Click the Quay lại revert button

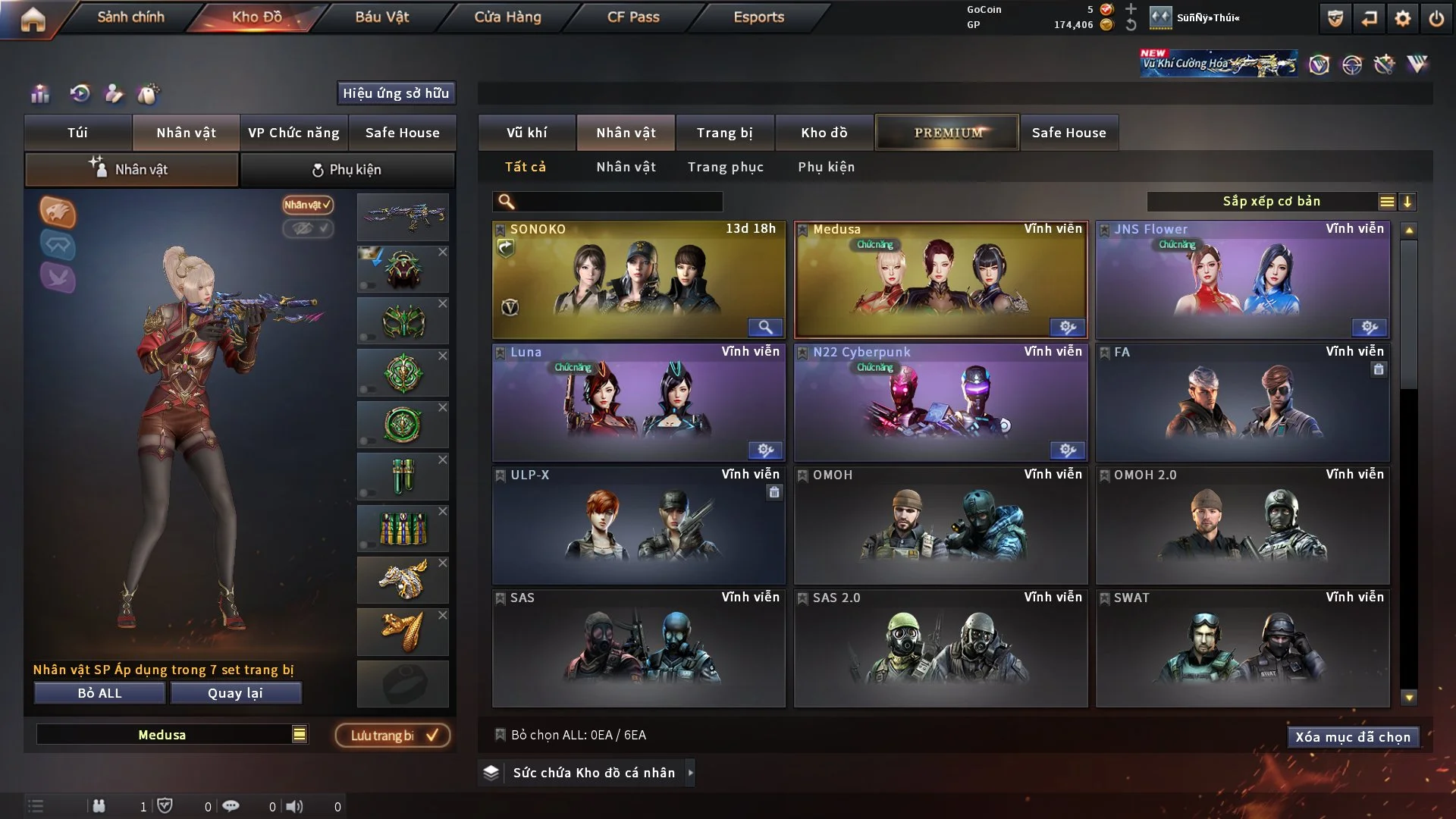click(x=235, y=693)
